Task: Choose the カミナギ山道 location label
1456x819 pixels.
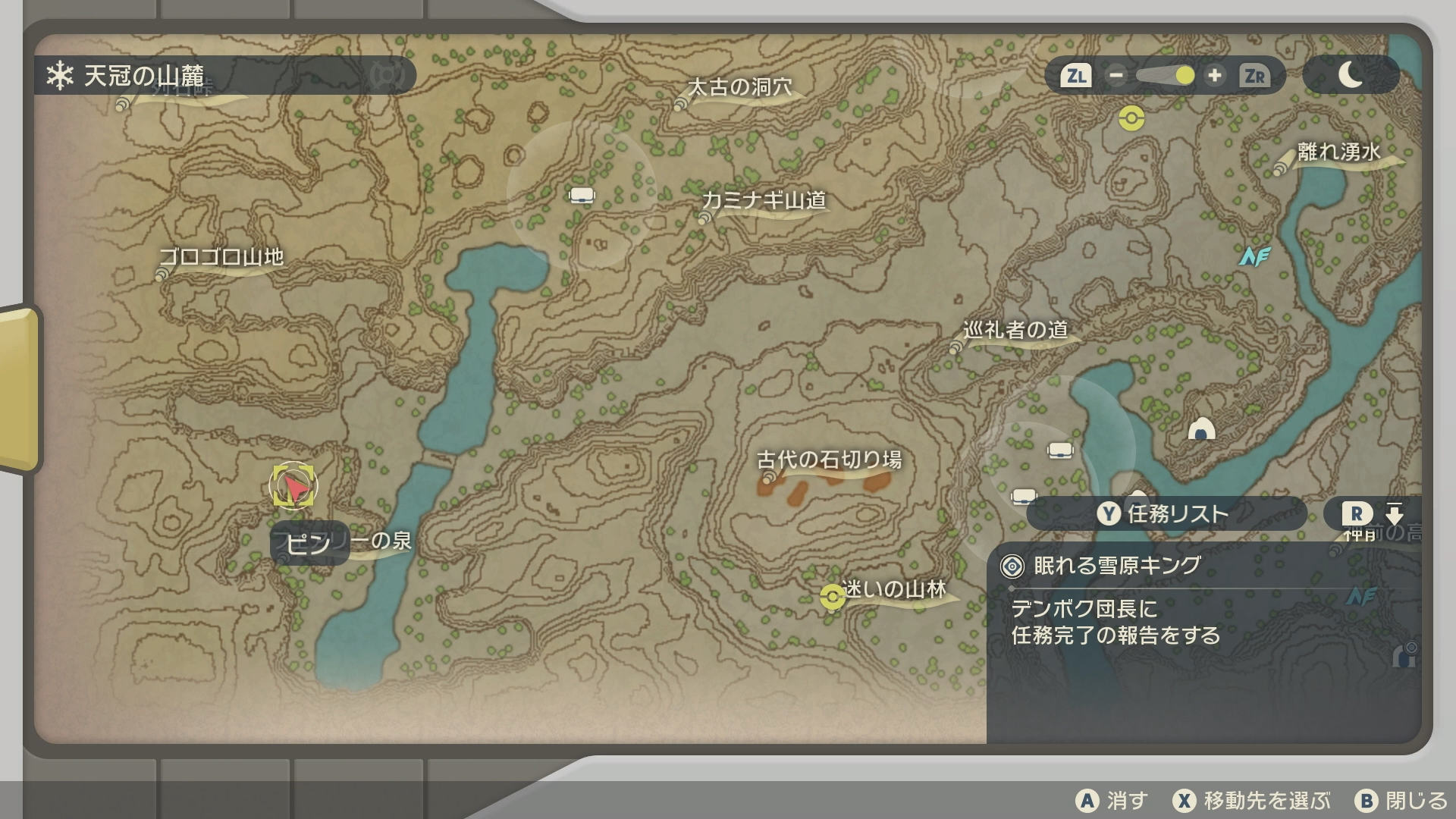Action: [x=764, y=200]
